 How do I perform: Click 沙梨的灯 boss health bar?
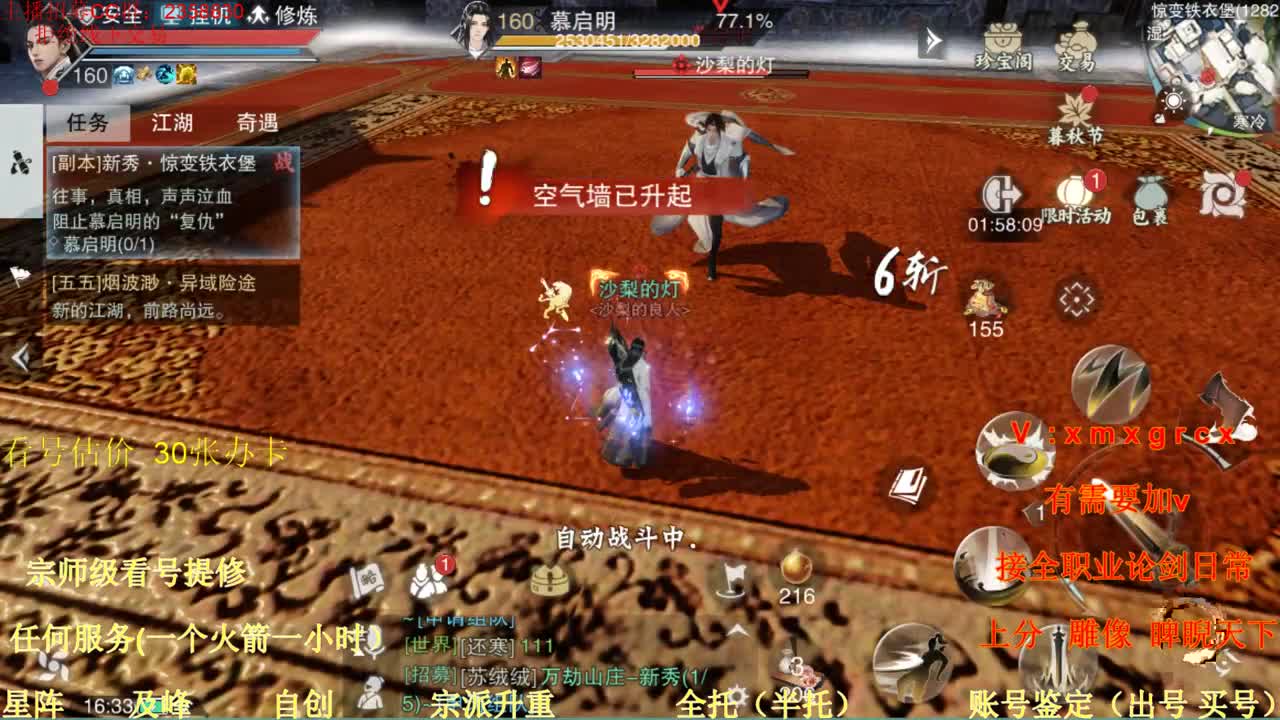point(722,70)
